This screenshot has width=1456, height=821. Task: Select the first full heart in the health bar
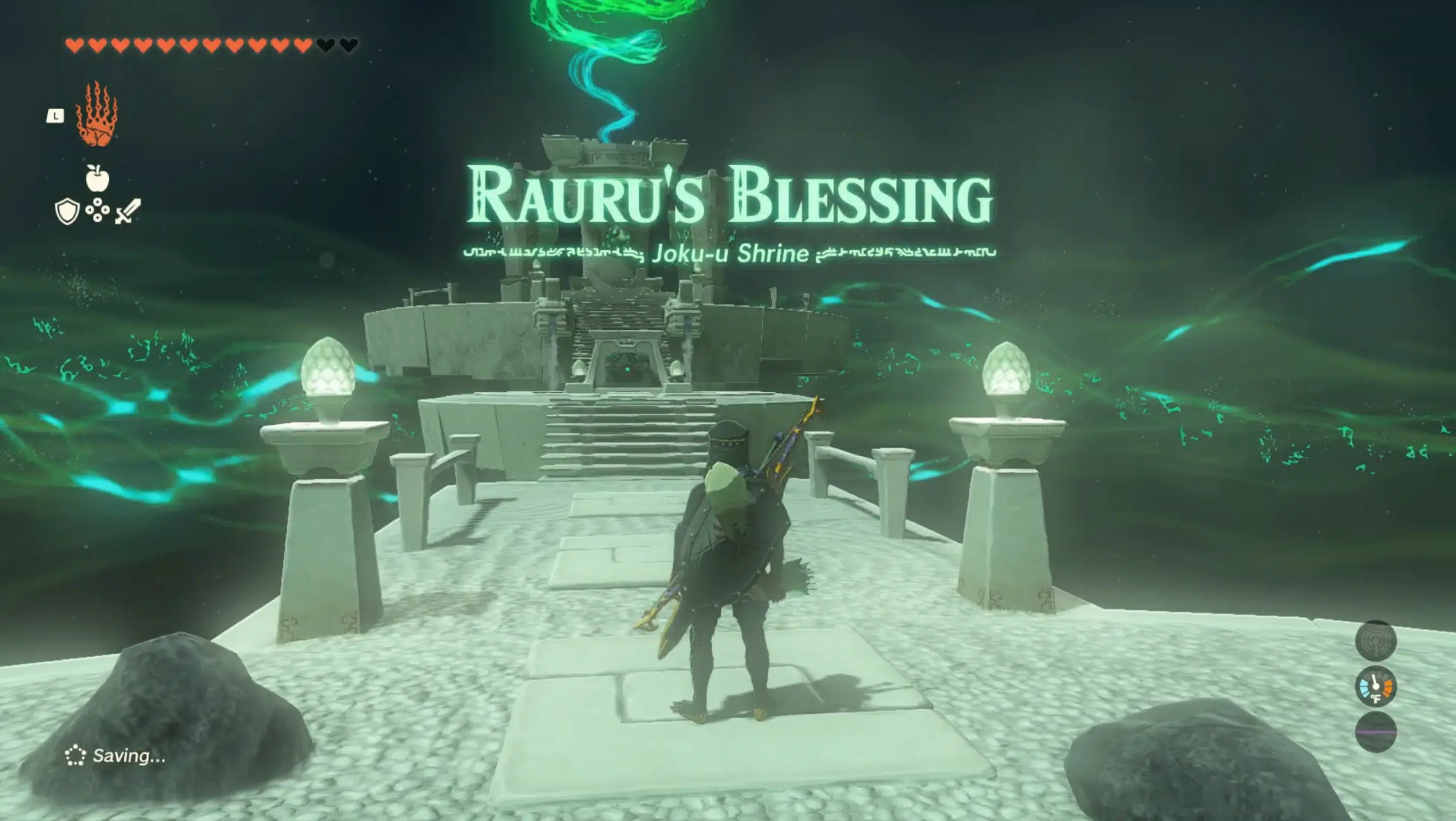pos(75,44)
